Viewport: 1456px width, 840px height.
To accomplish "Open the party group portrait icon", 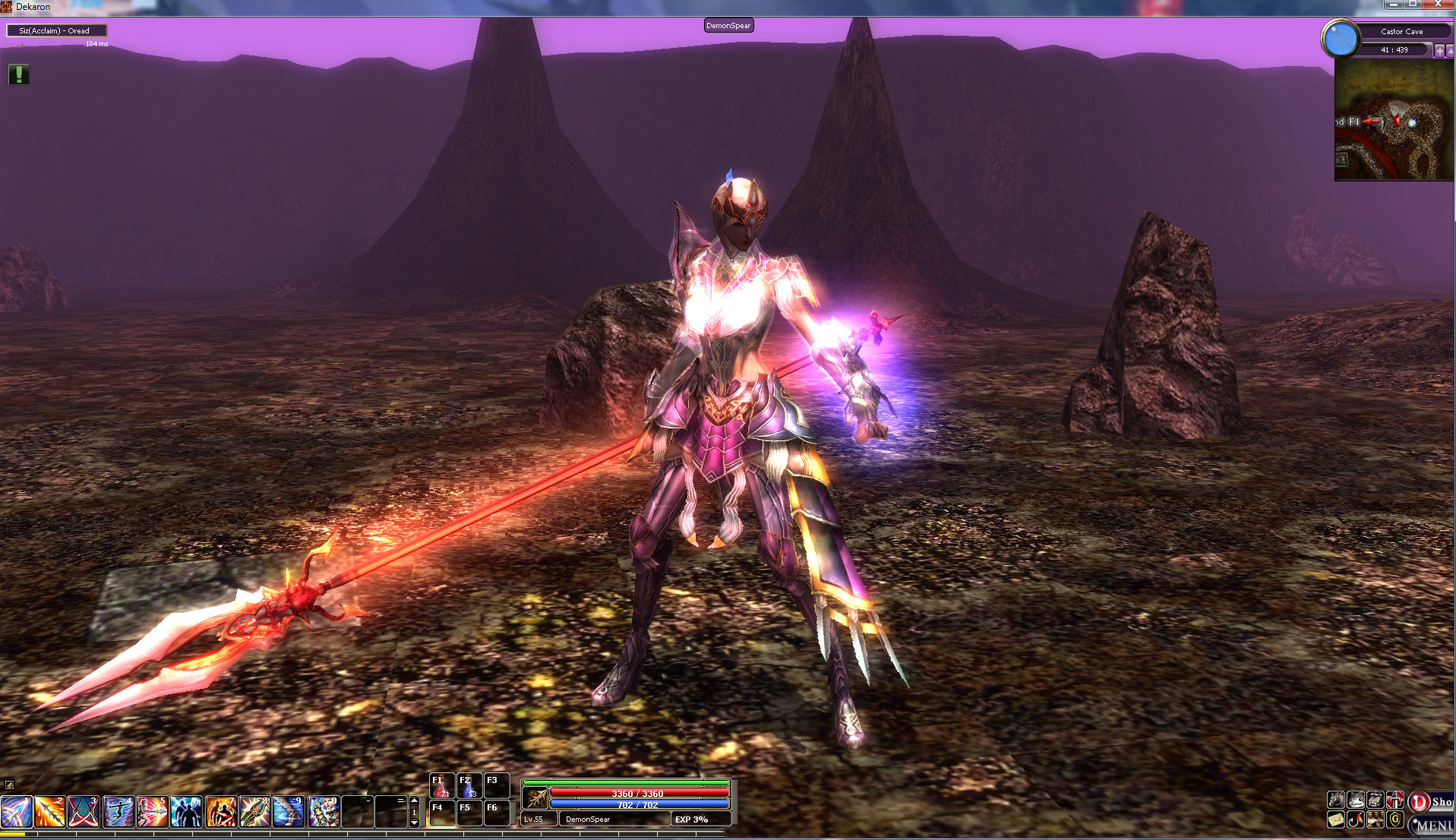I will 1375,819.
